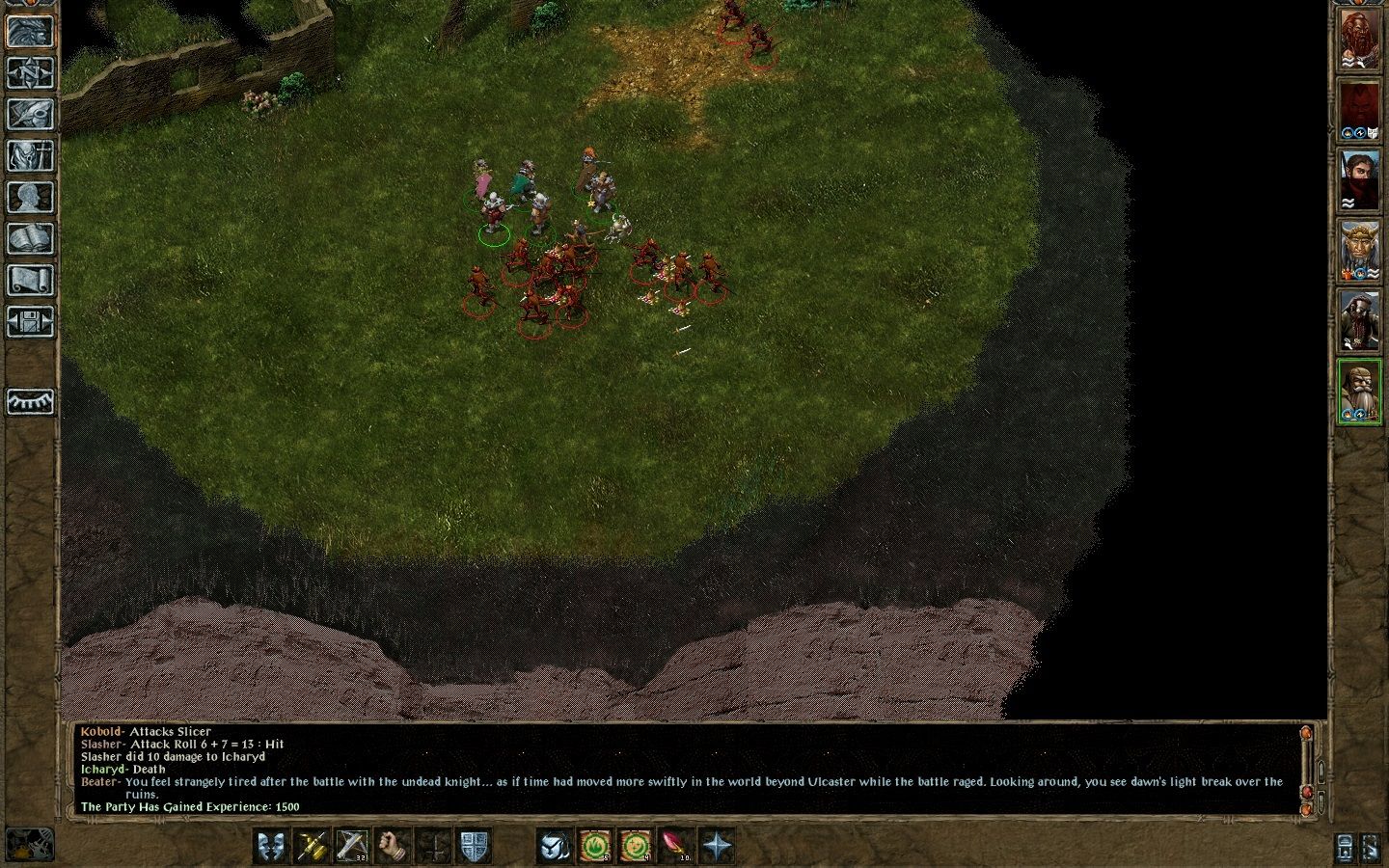Open the area map compass button
The width and height of the screenshot is (1389, 868).
pos(30,72)
